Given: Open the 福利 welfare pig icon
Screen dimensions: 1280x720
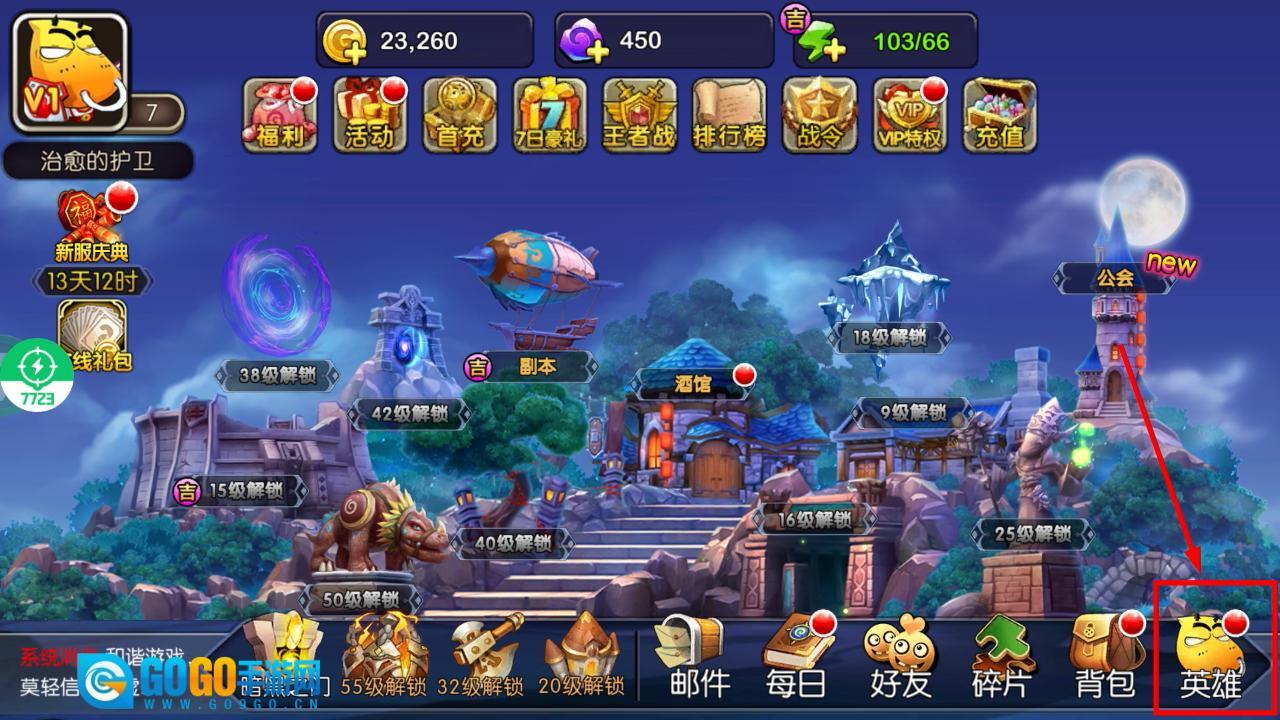Looking at the screenshot, I should pos(280,115).
